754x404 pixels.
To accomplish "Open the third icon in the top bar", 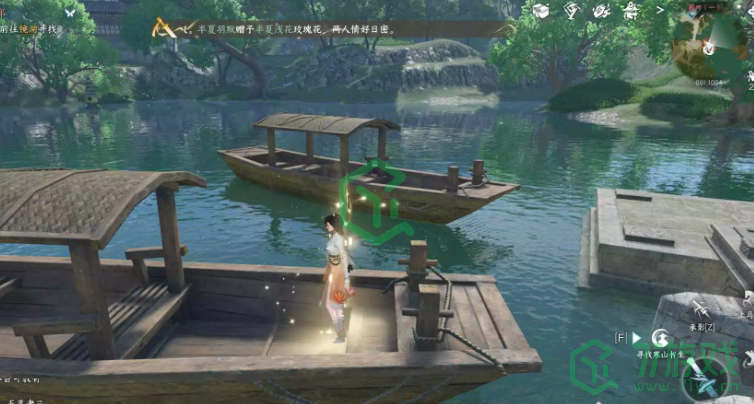I will pos(600,11).
